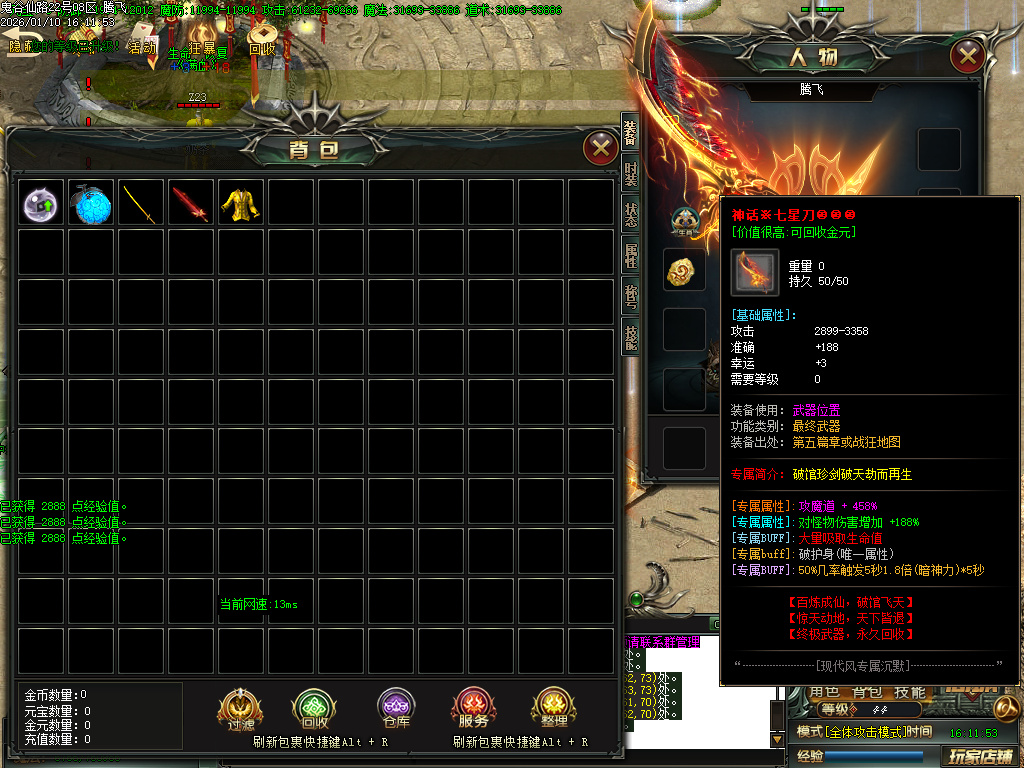Select the red sword in the bag
This screenshot has height=768, width=1024.
pyautogui.click(x=192, y=203)
